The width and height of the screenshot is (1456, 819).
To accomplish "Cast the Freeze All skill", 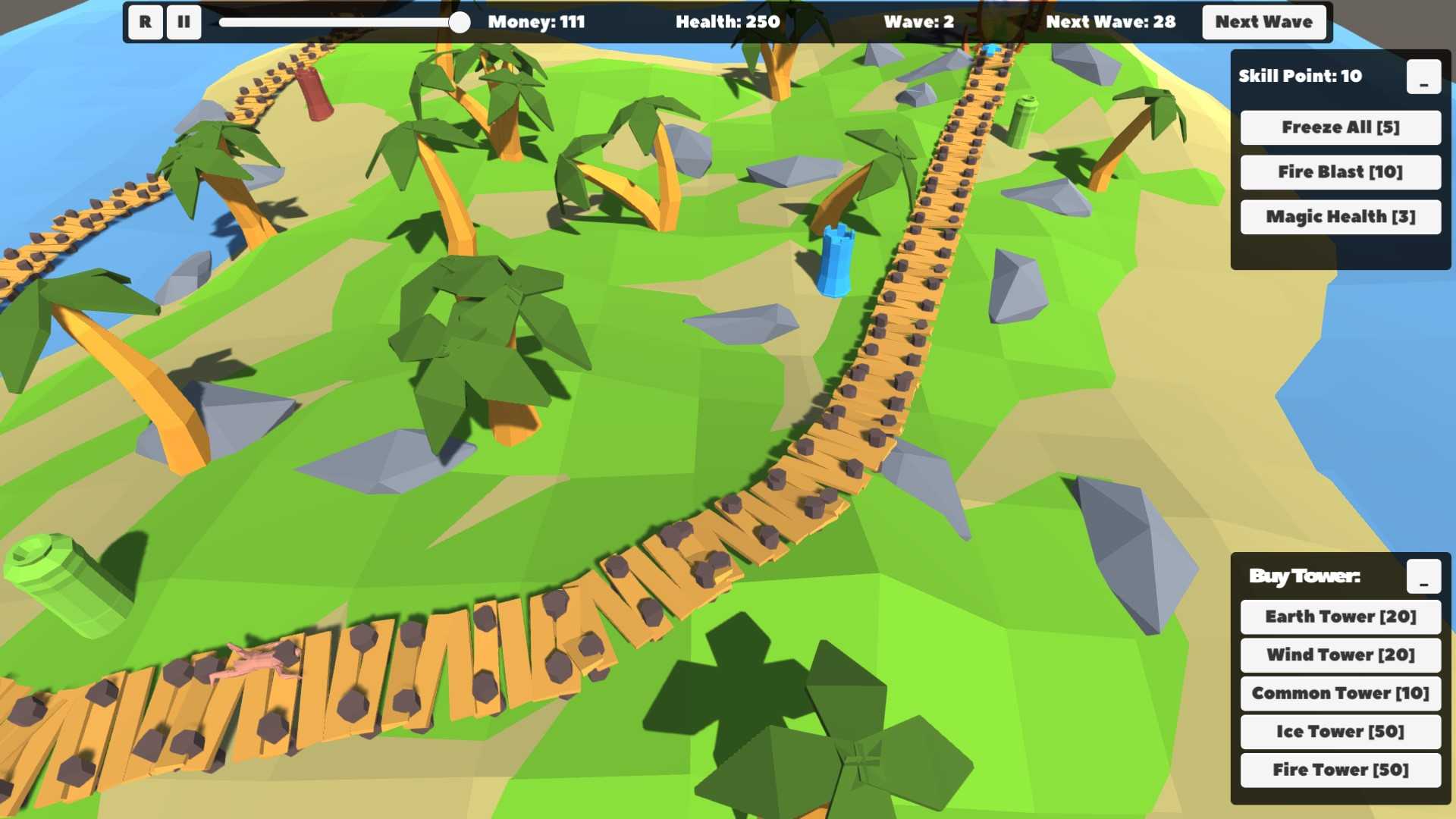I will click(x=1340, y=127).
